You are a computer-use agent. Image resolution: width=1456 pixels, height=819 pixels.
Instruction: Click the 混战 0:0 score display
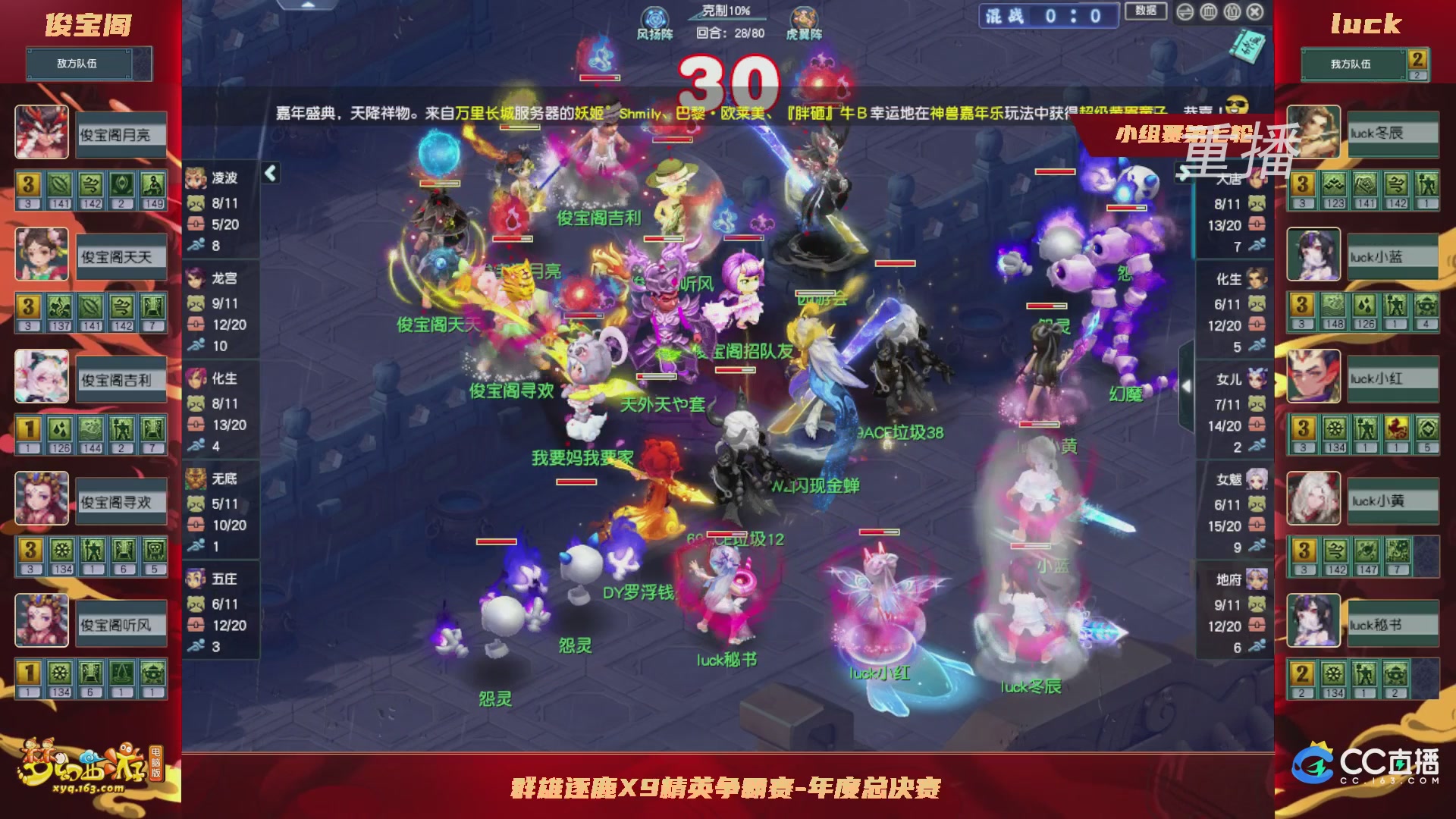[1046, 17]
